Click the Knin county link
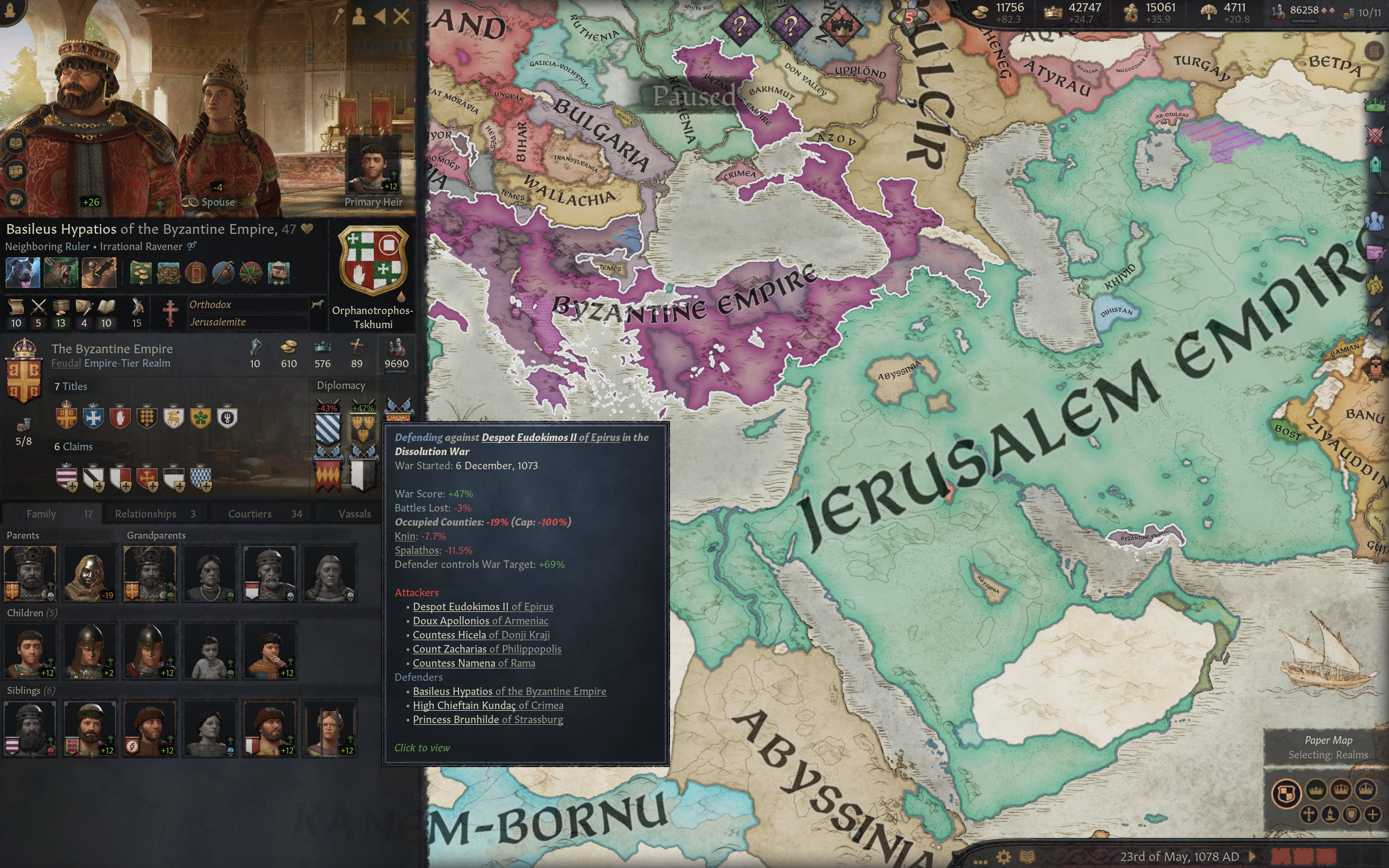The image size is (1389, 868). [405, 536]
